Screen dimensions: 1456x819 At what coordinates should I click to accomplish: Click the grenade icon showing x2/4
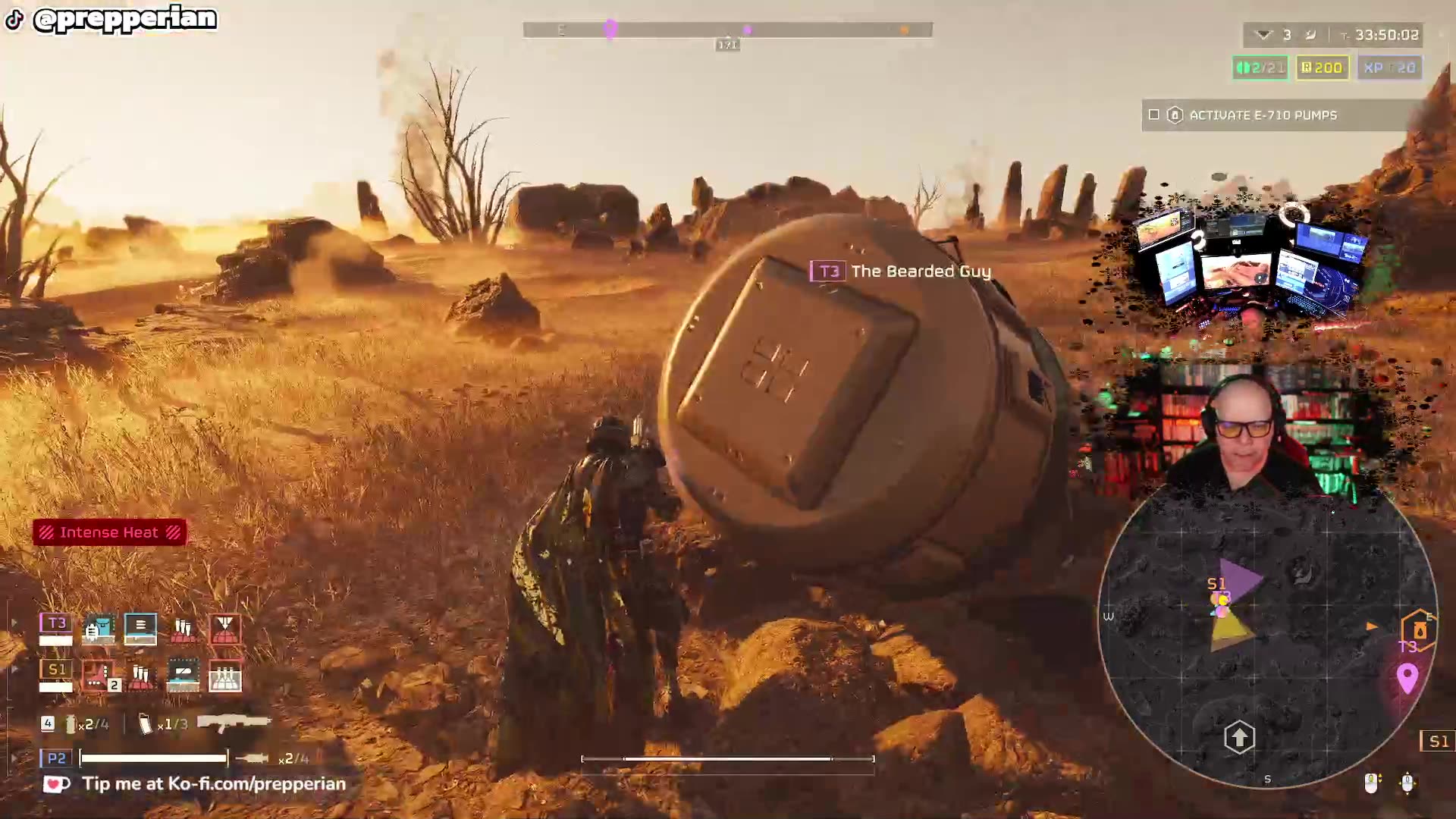click(71, 724)
